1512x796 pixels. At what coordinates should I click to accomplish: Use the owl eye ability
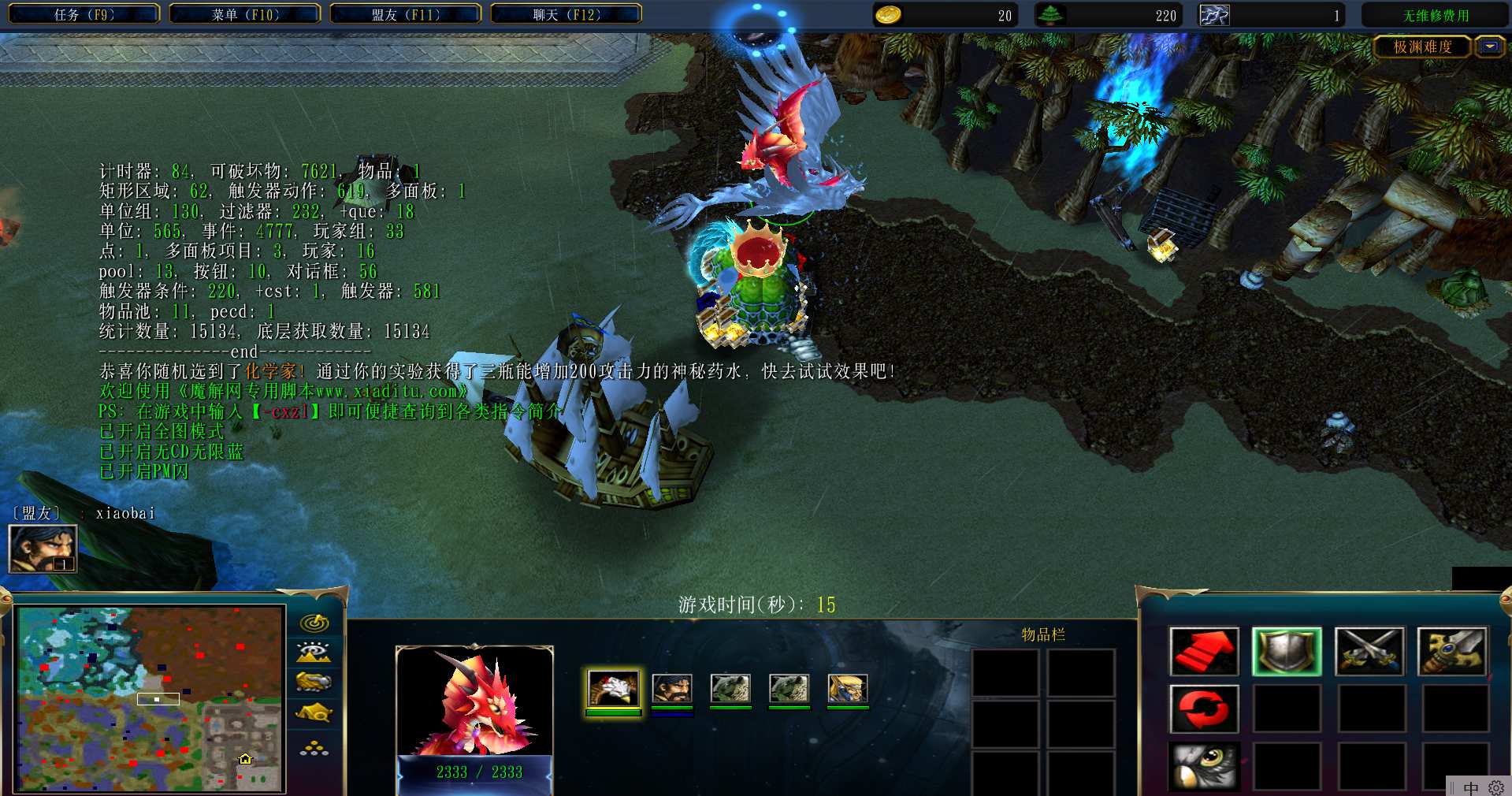[1204, 765]
